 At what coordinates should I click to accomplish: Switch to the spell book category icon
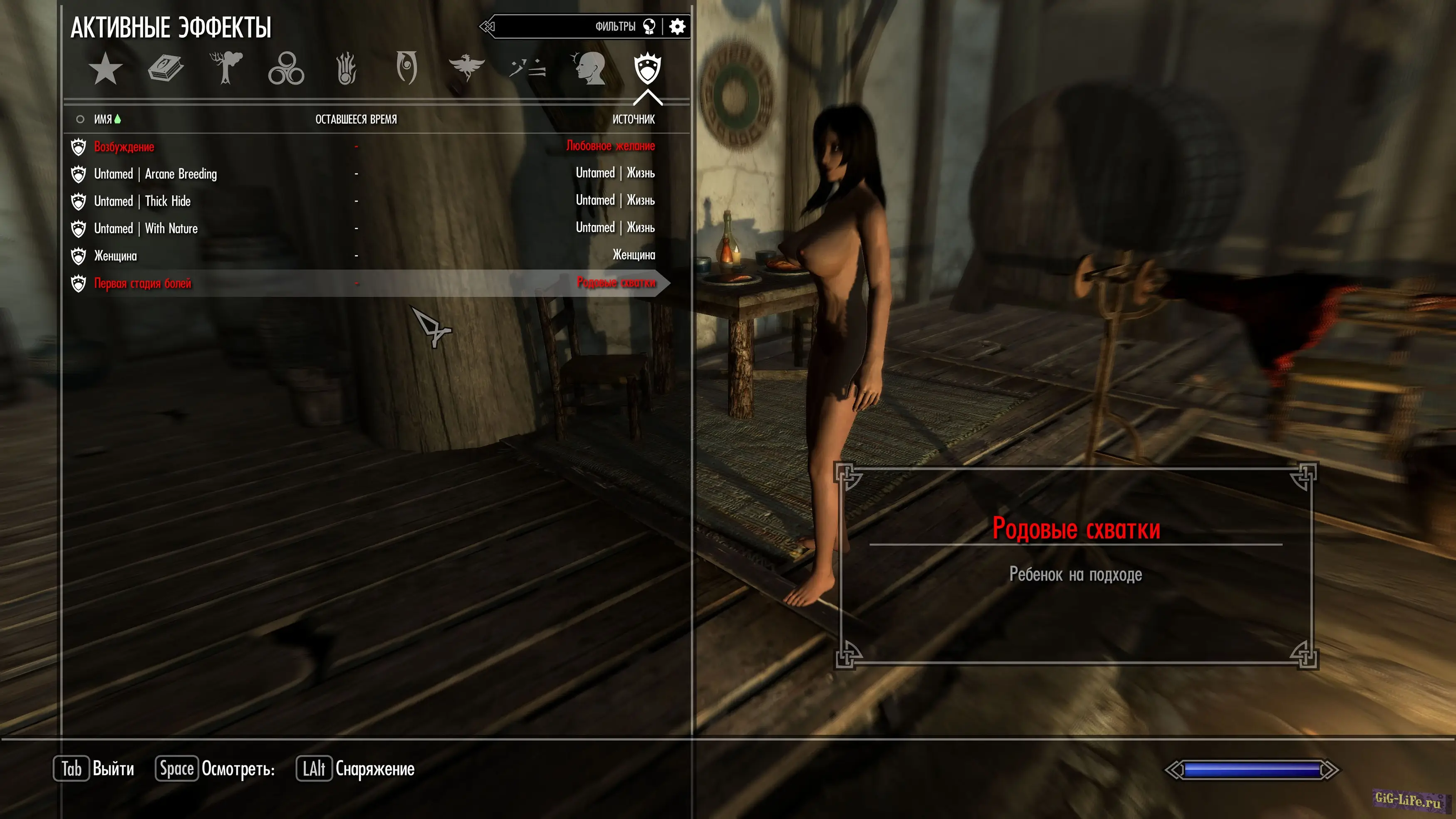(166, 69)
